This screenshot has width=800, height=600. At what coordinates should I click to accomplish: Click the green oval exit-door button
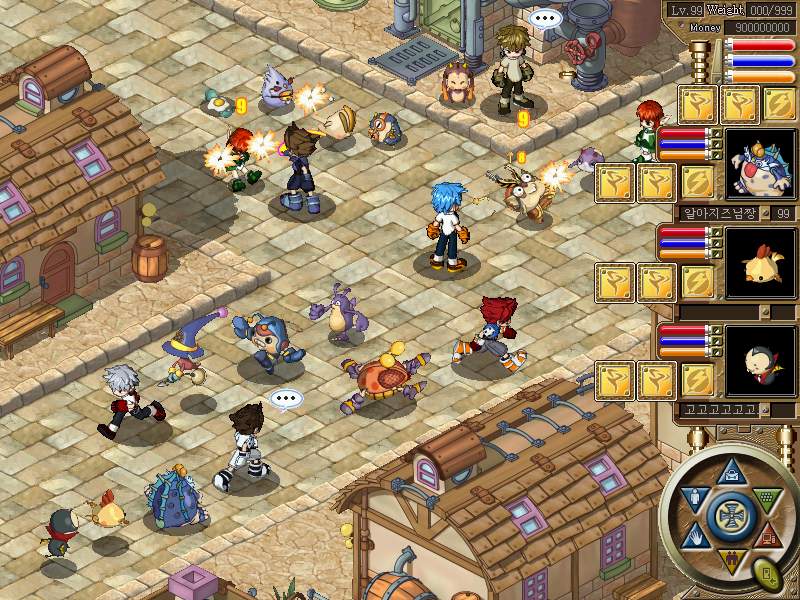coord(768,575)
